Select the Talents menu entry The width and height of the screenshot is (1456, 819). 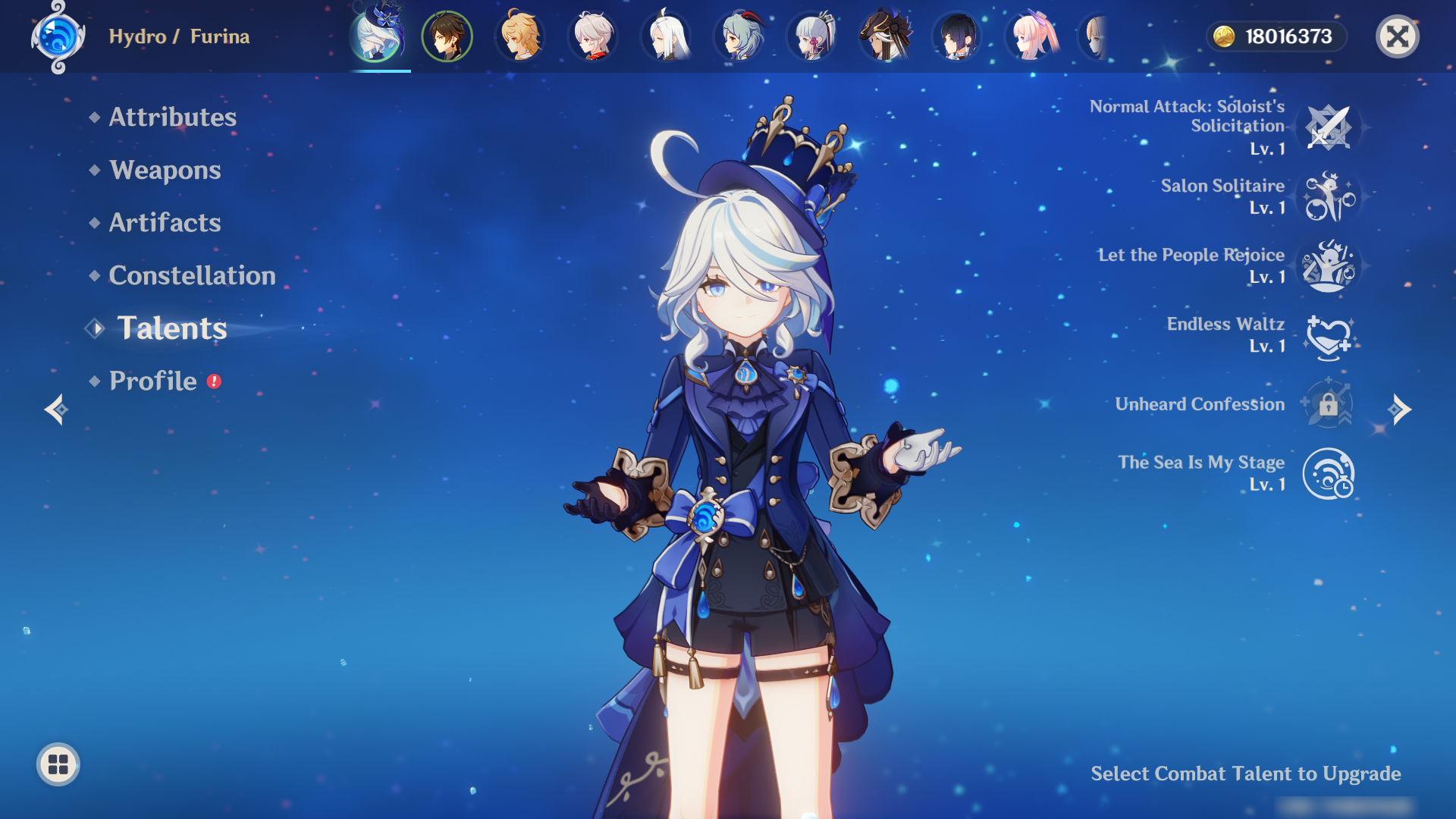[171, 328]
